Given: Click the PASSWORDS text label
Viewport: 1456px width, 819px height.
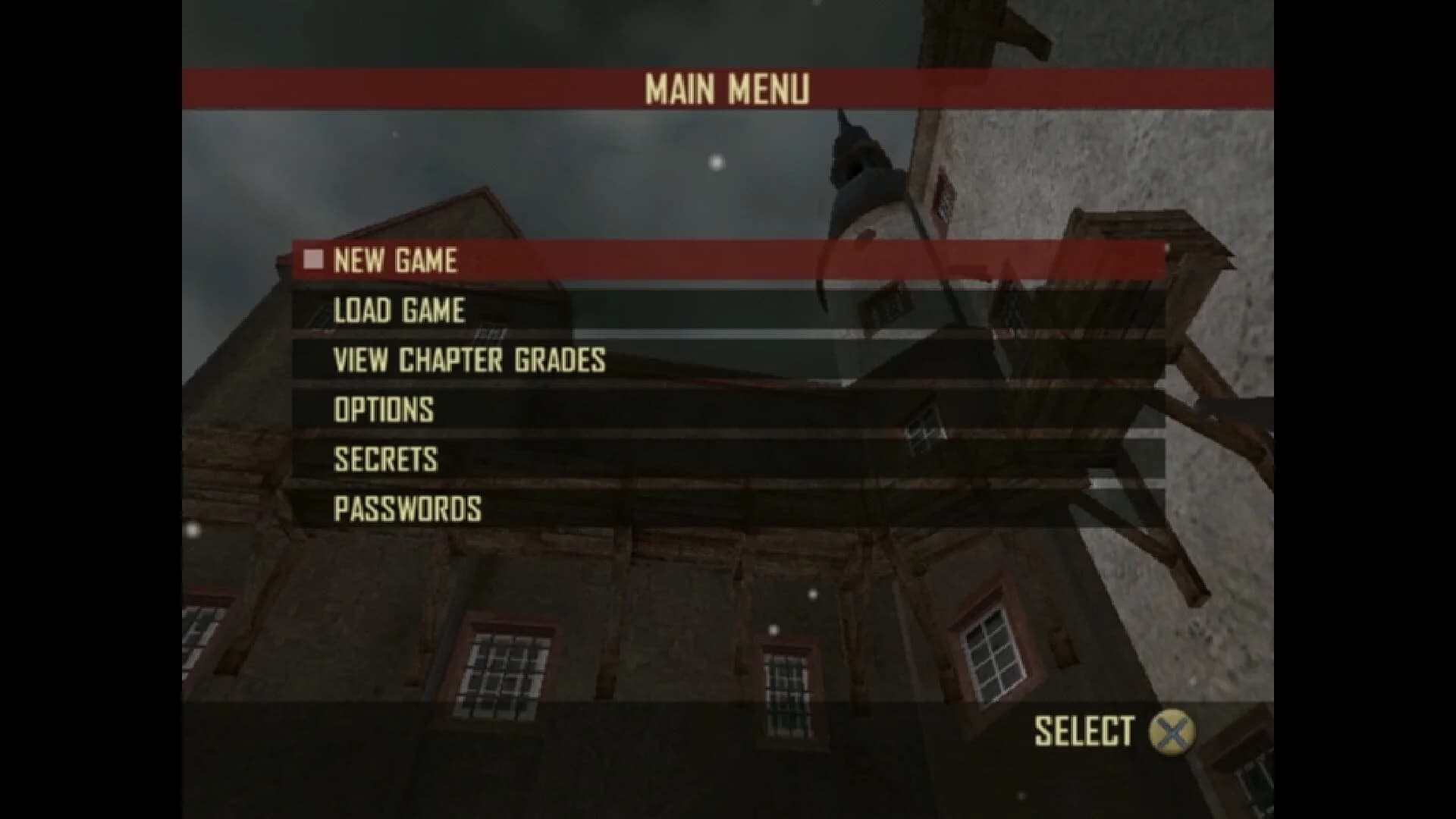Looking at the screenshot, I should click(x=407, y=507).
